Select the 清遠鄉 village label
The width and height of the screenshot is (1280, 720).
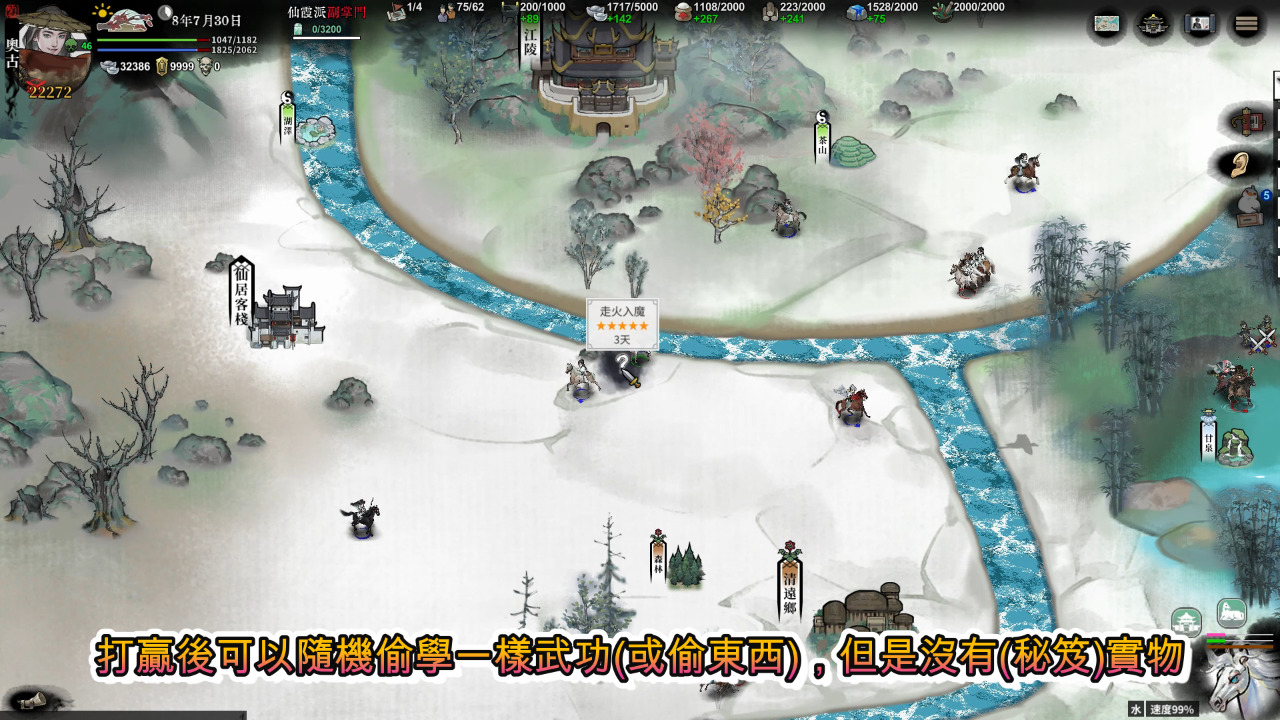(x=790, y=587)
